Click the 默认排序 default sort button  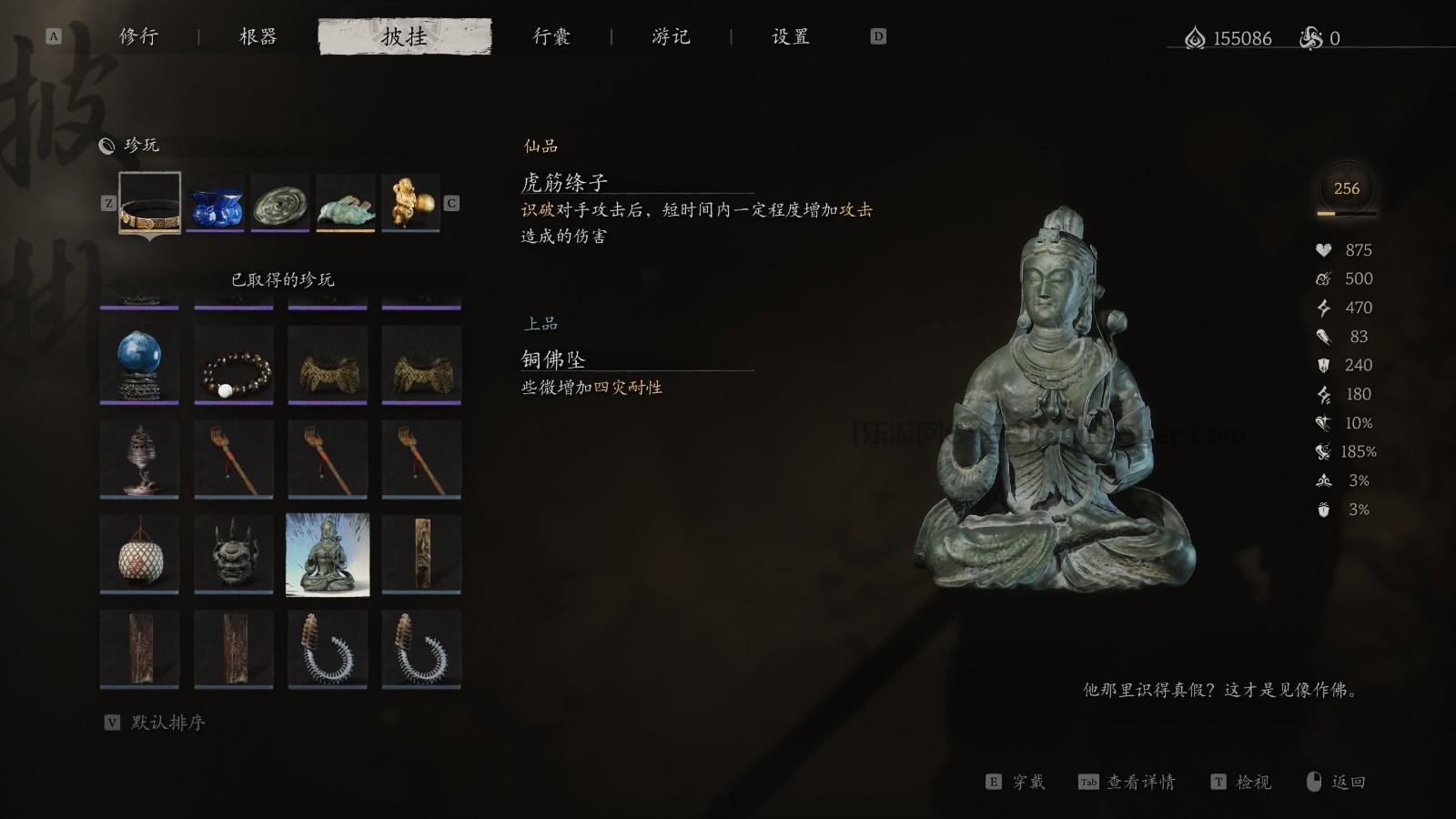[x=168, y=723]
